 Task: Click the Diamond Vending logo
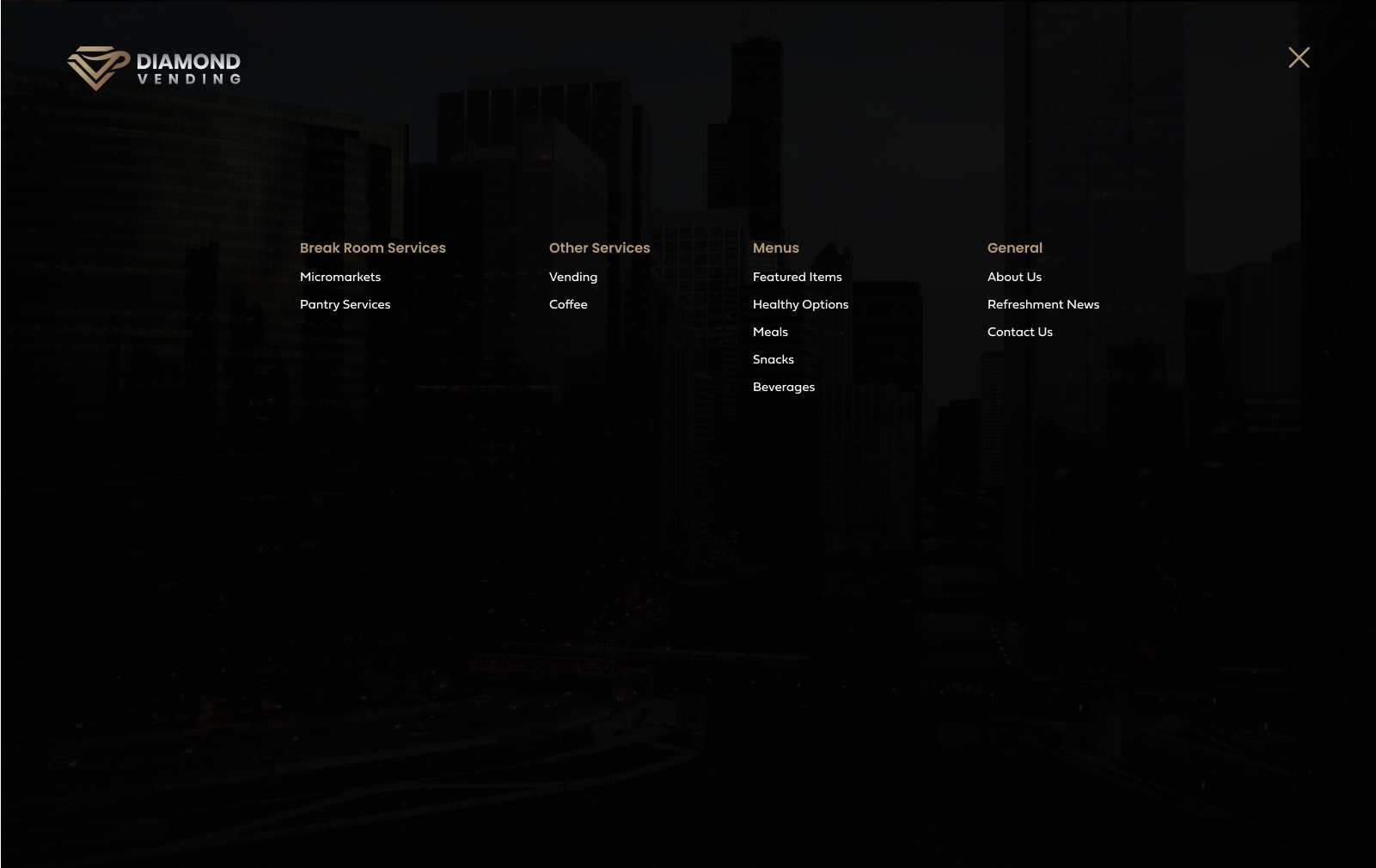click(x=155, y=69)
